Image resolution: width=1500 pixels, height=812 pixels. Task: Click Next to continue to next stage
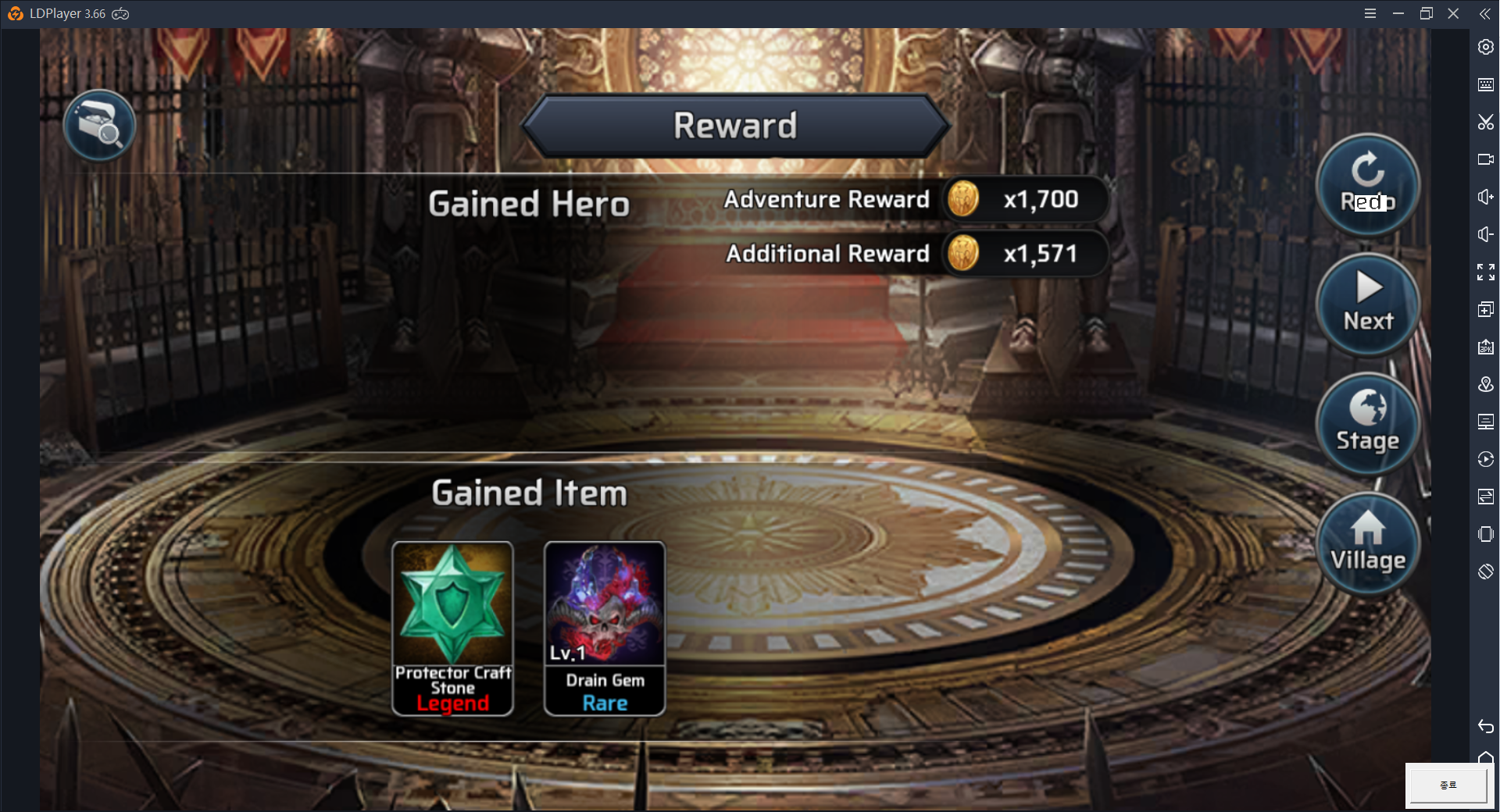(x=1368, y=304)
